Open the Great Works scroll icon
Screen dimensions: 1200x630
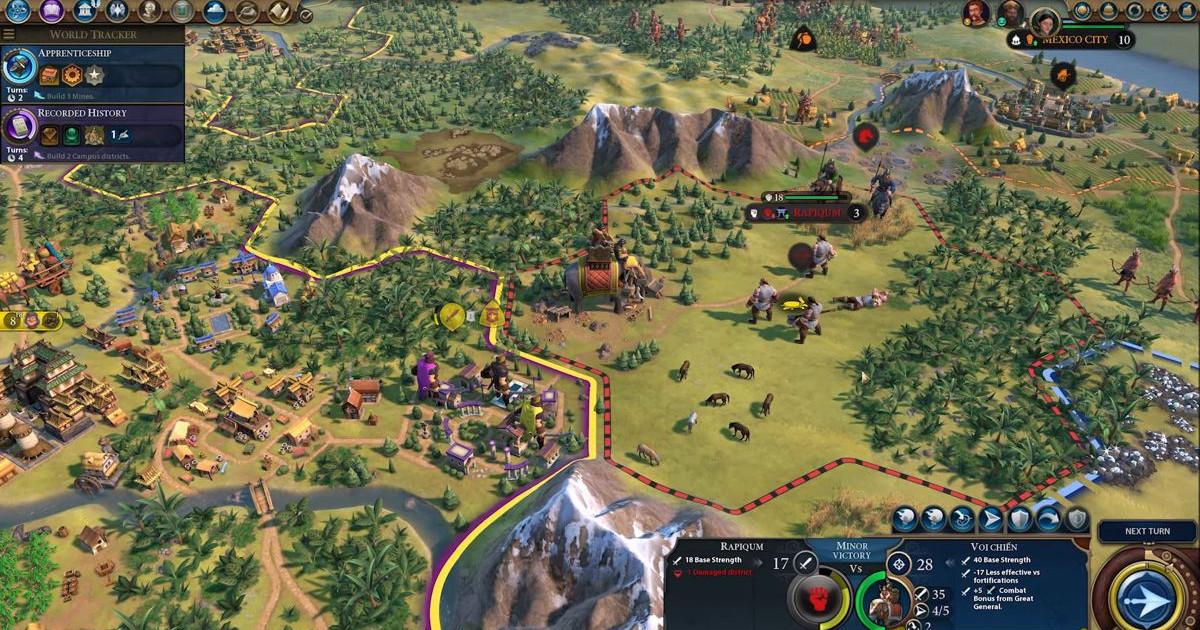(x=279, y=11)
